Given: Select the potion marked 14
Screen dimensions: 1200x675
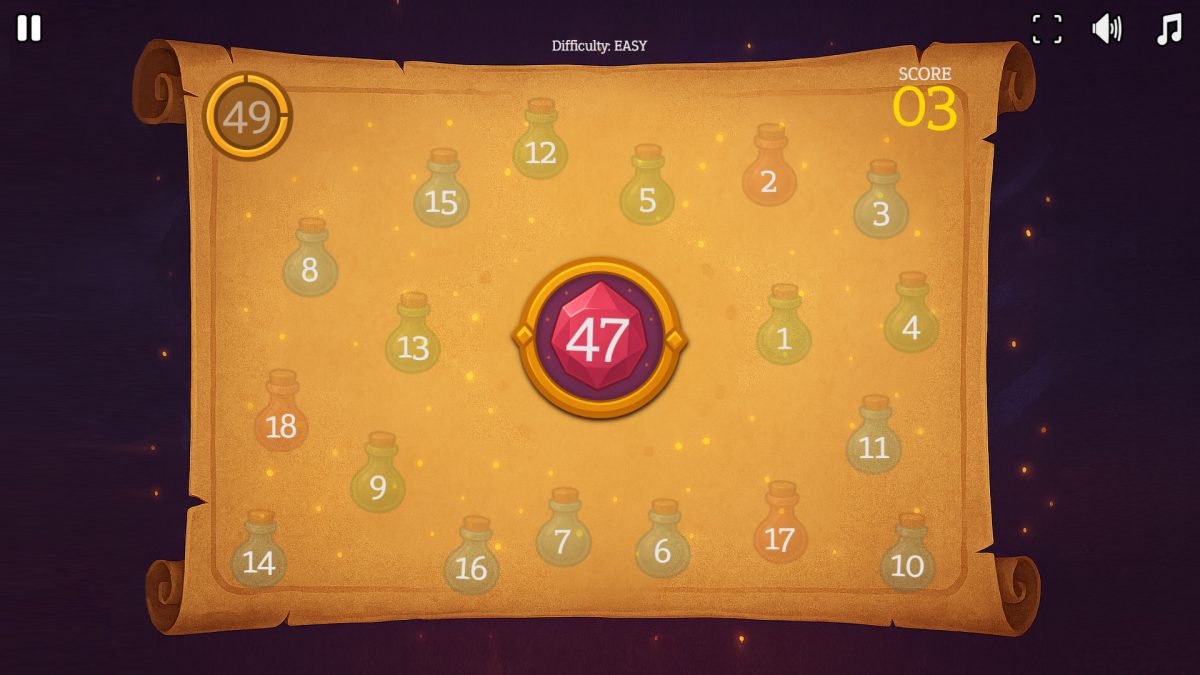Looking at the screenshot, I should click(259, 556).
